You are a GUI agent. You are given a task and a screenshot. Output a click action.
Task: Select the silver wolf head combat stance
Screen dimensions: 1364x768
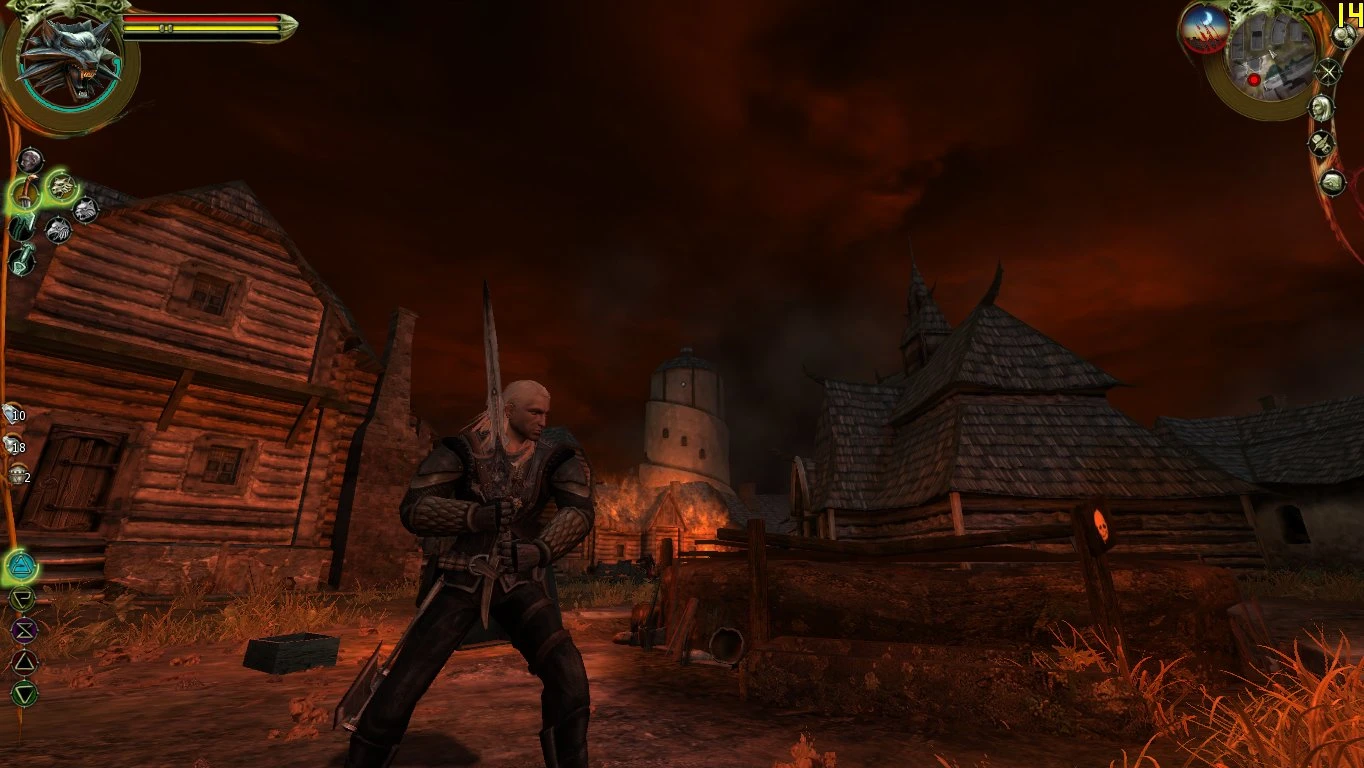(x=84, y=209)
